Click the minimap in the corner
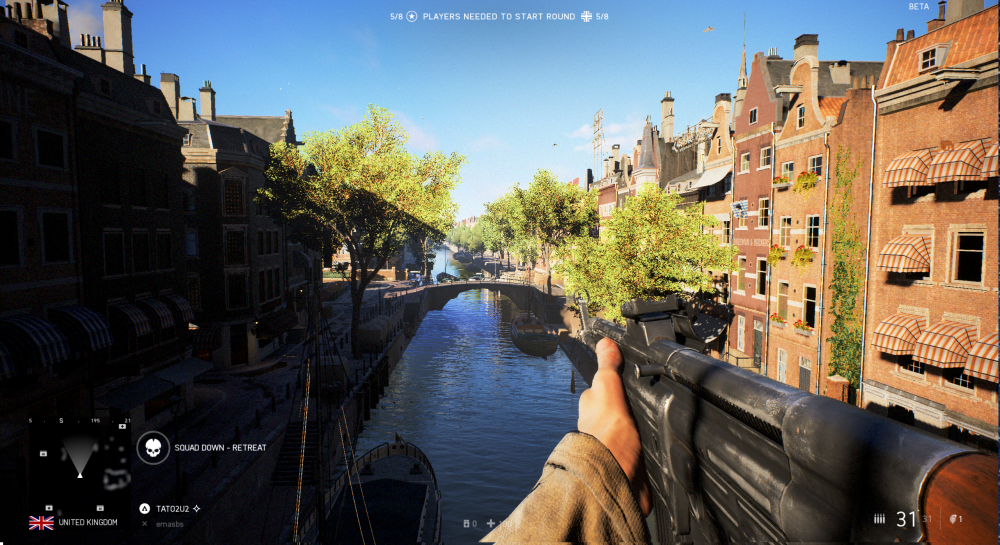Screen dimensions: 1000x545 80,460
